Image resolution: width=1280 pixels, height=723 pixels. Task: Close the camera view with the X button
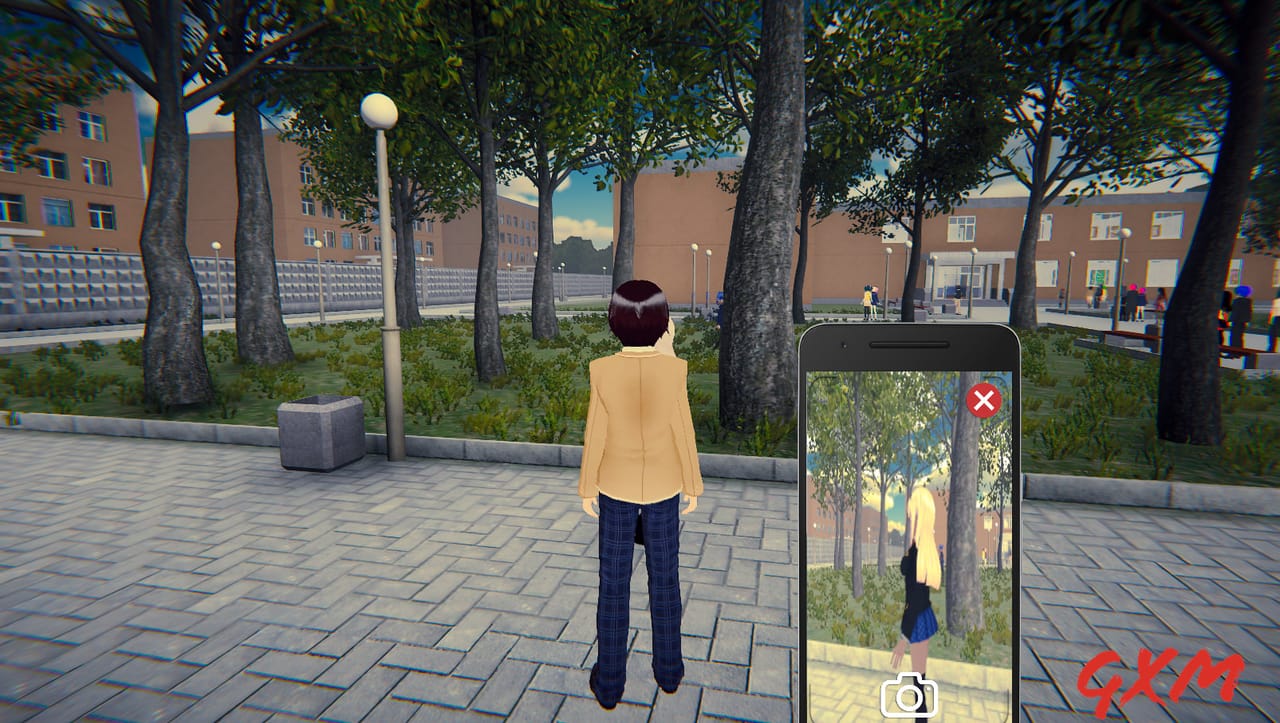(x=984, y=400)
